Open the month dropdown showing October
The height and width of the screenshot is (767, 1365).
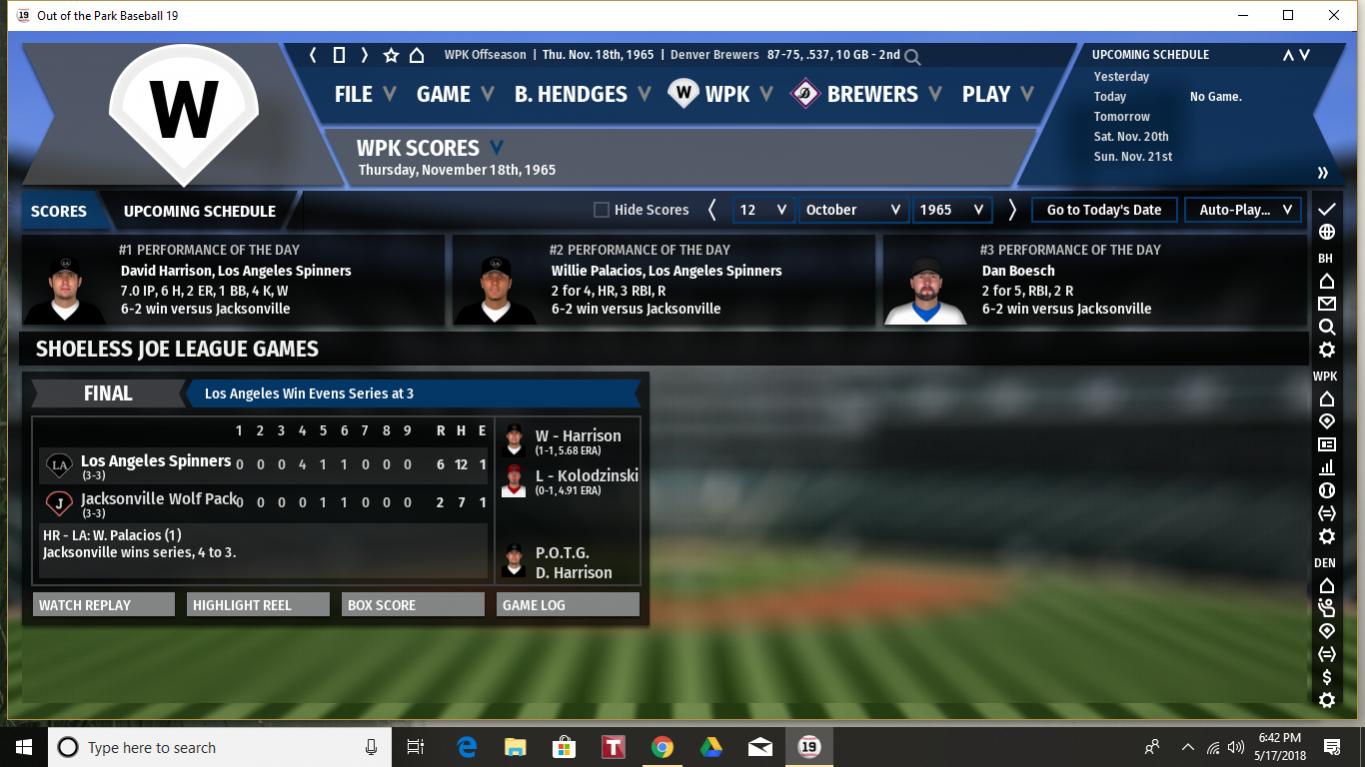[853, 210]
